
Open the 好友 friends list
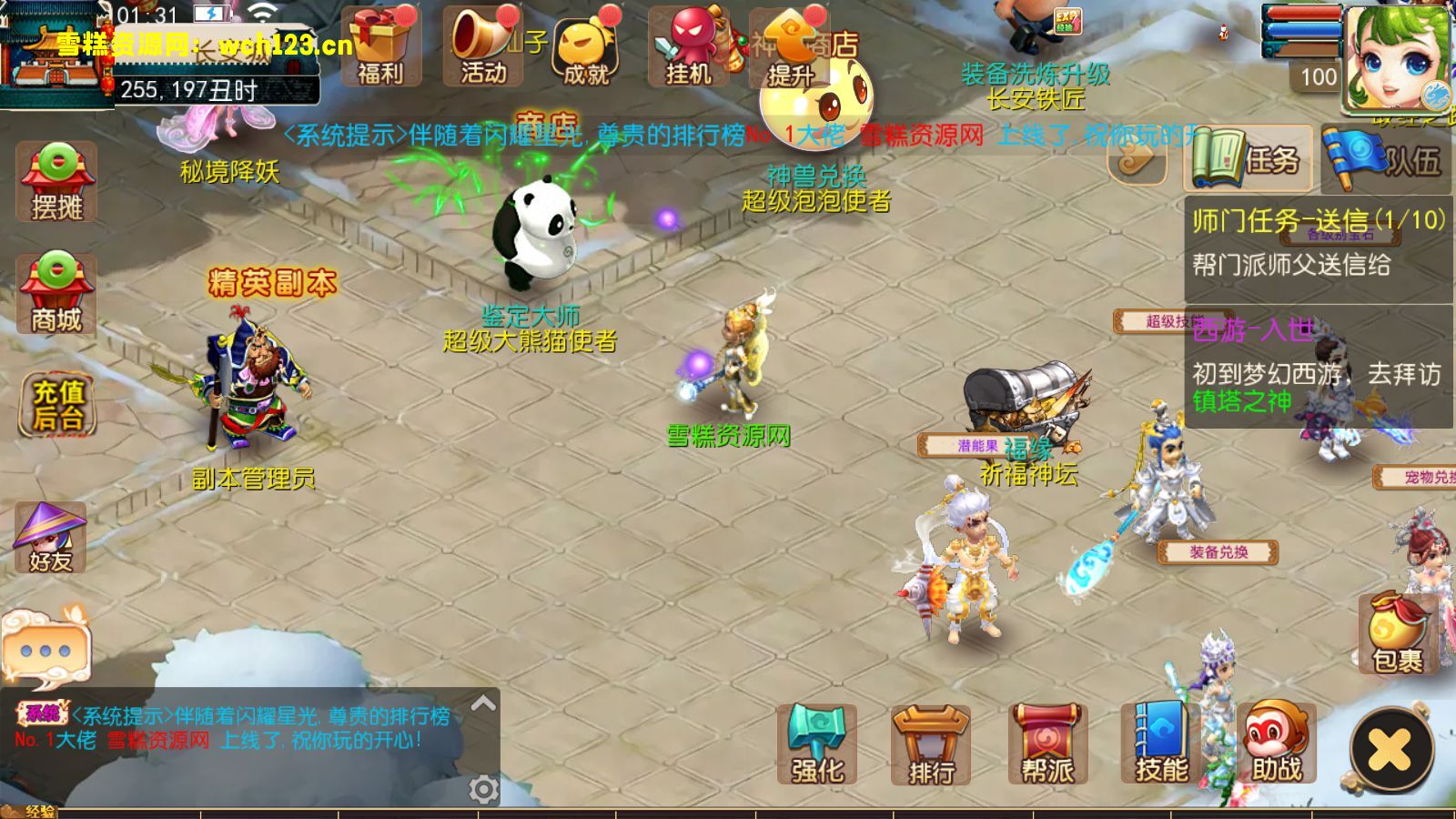click(x=51, y=538)
